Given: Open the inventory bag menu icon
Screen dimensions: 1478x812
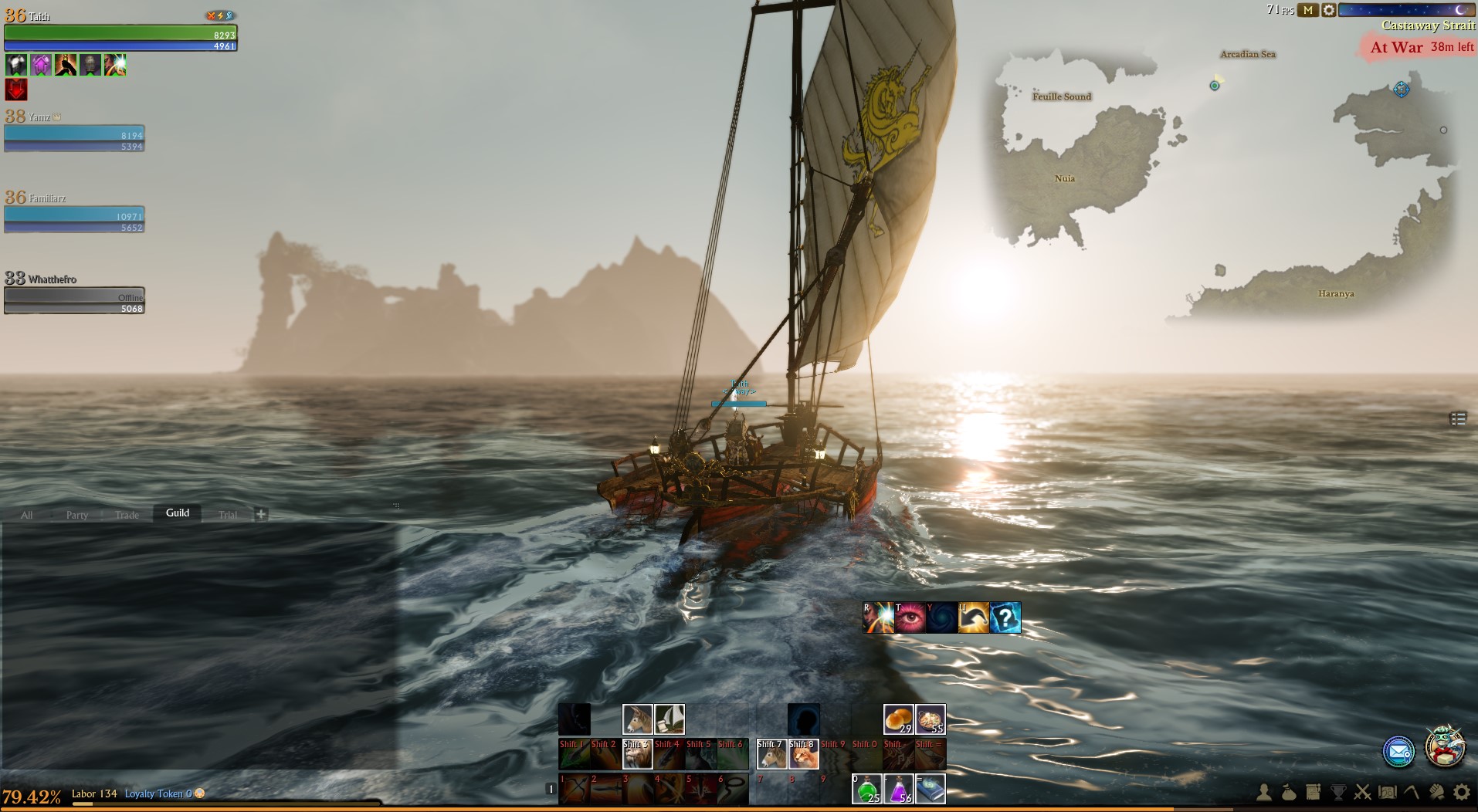Looking at the screenshot, I should click(x=1288, y=792).
